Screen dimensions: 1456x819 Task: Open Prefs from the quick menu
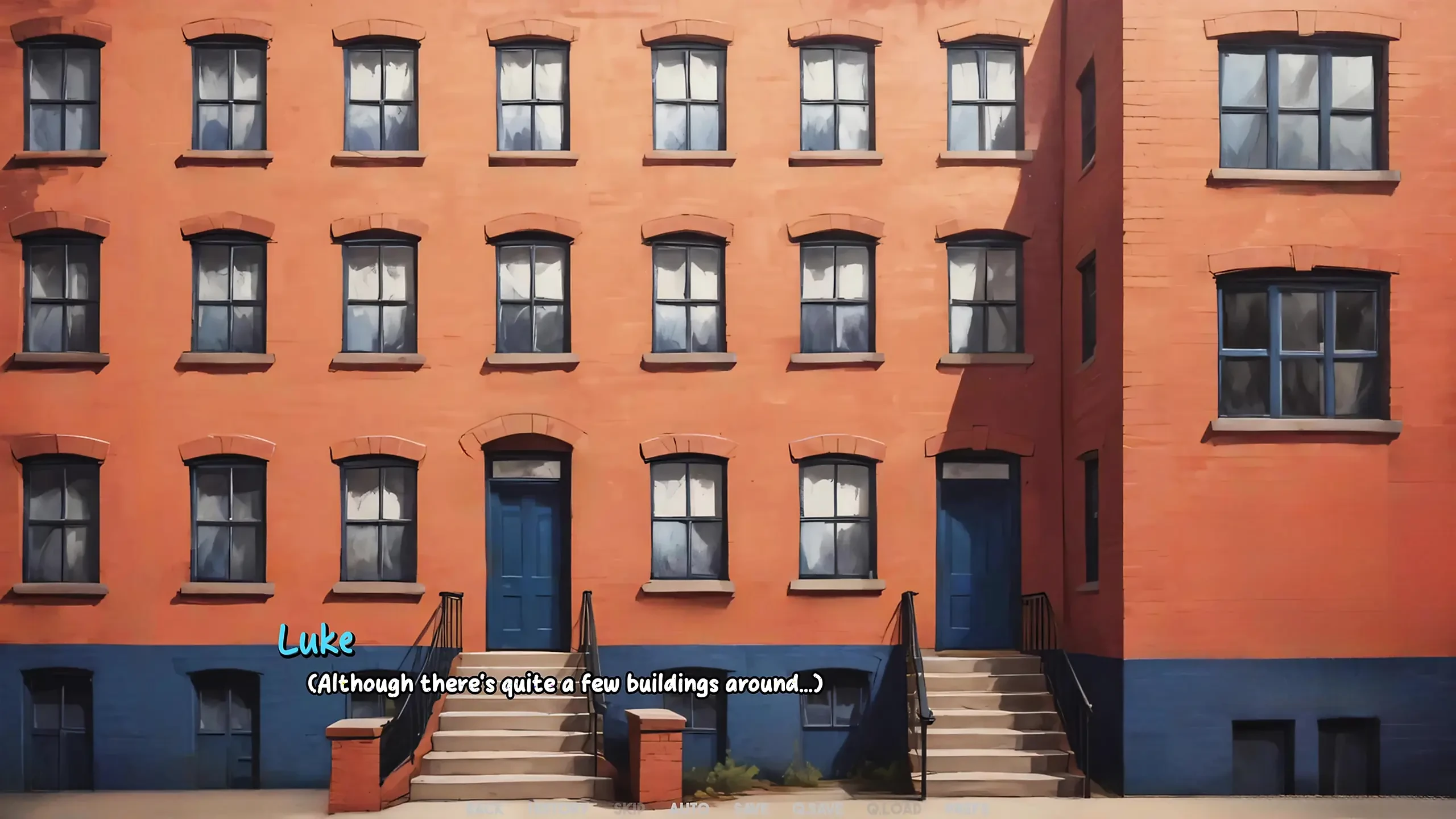967,809
